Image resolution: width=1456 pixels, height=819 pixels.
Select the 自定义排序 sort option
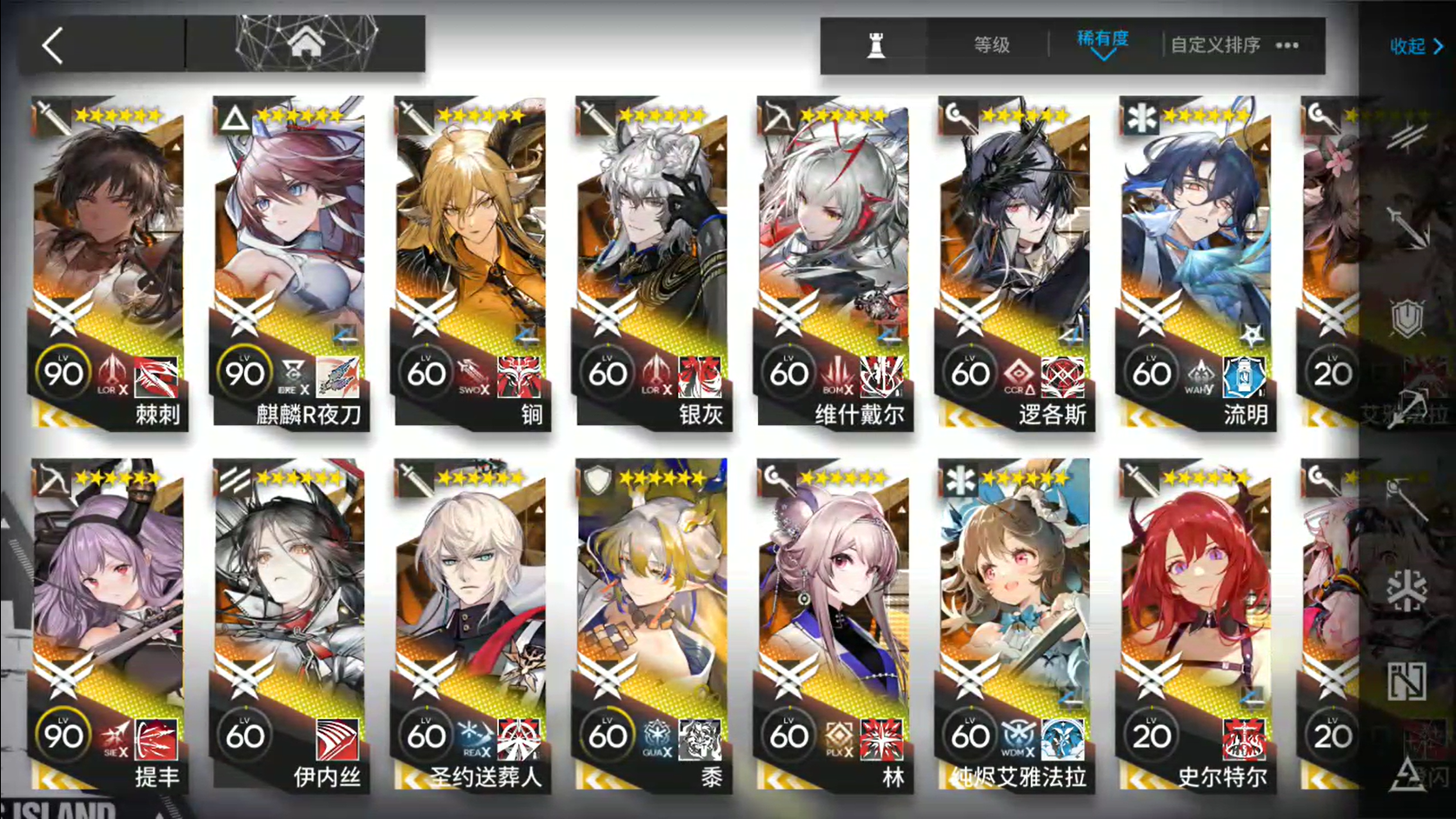coord(1217,45)
